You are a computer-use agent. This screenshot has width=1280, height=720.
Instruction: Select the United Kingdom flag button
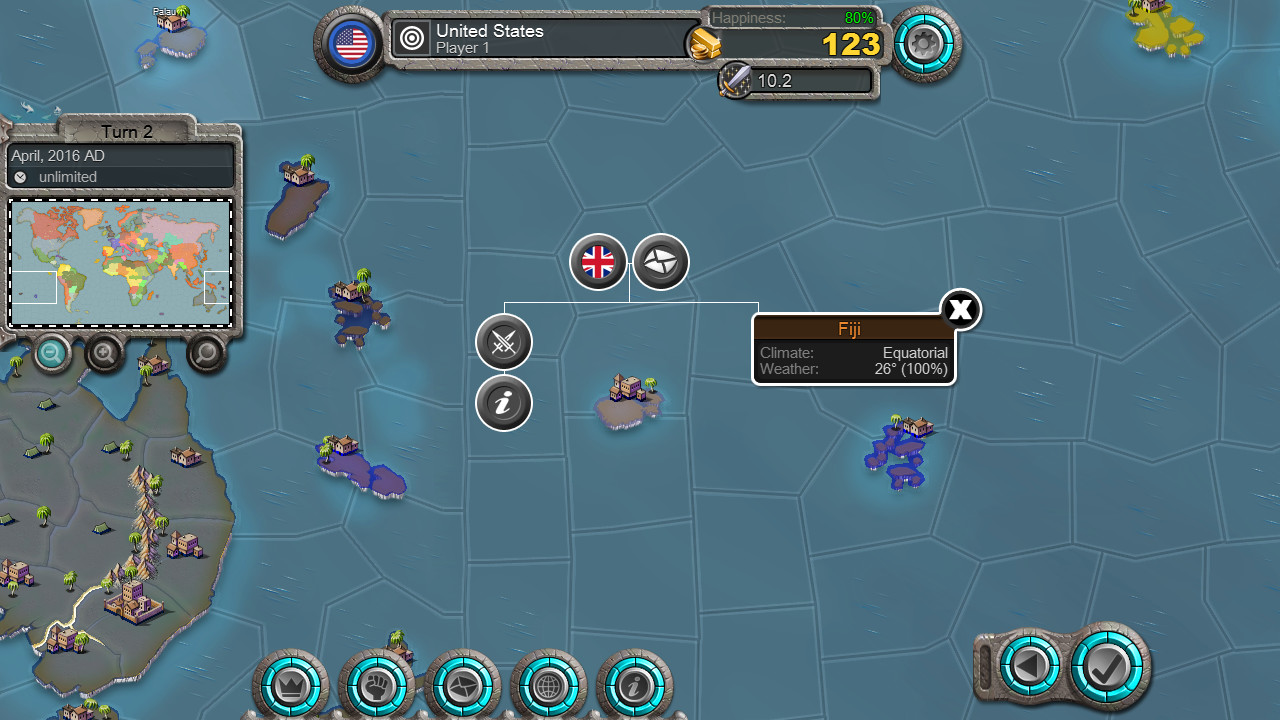click(x=598, y=262)
